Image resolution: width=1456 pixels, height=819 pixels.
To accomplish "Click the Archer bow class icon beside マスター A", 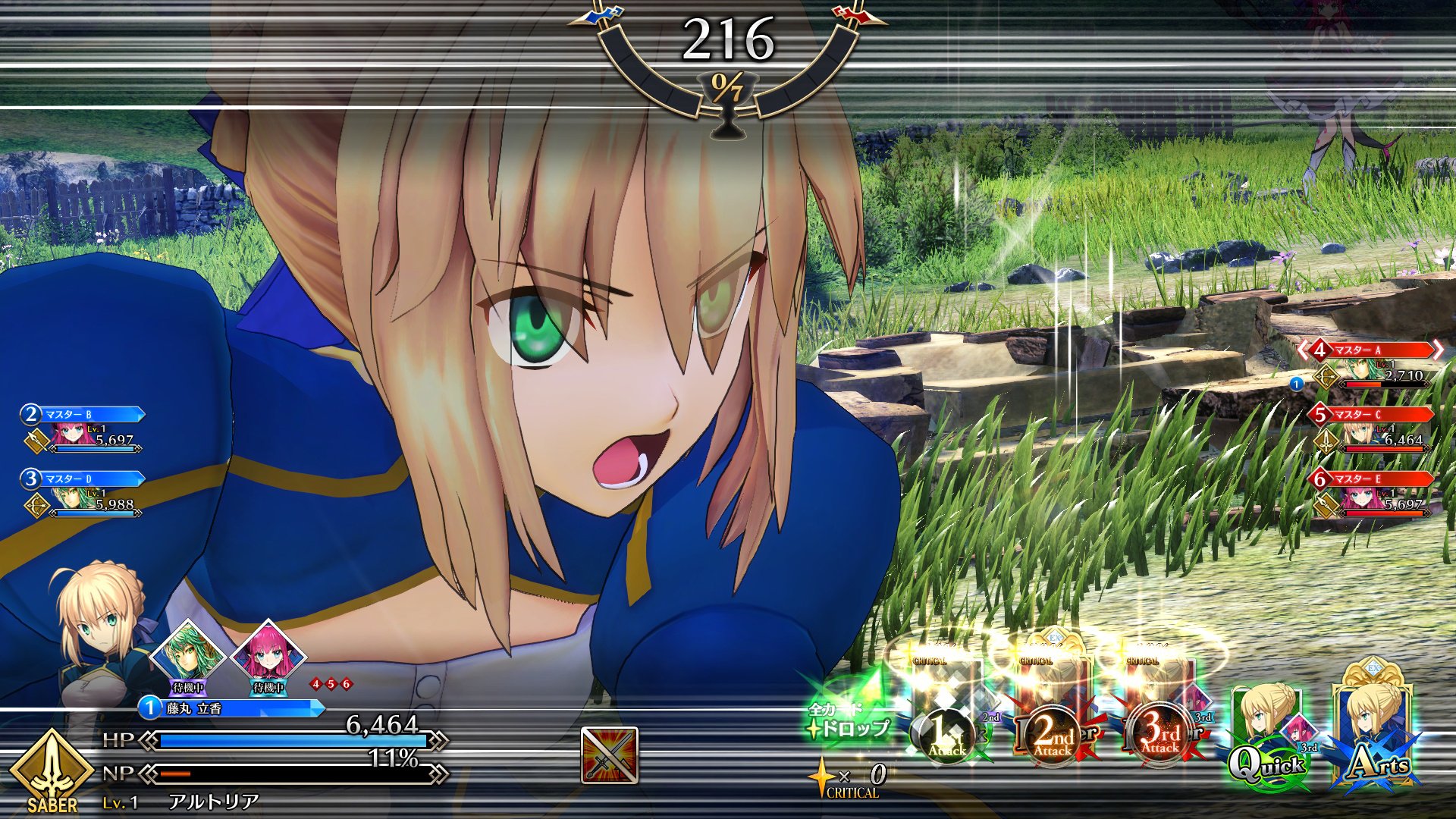I will click(x=1326, y=377).
